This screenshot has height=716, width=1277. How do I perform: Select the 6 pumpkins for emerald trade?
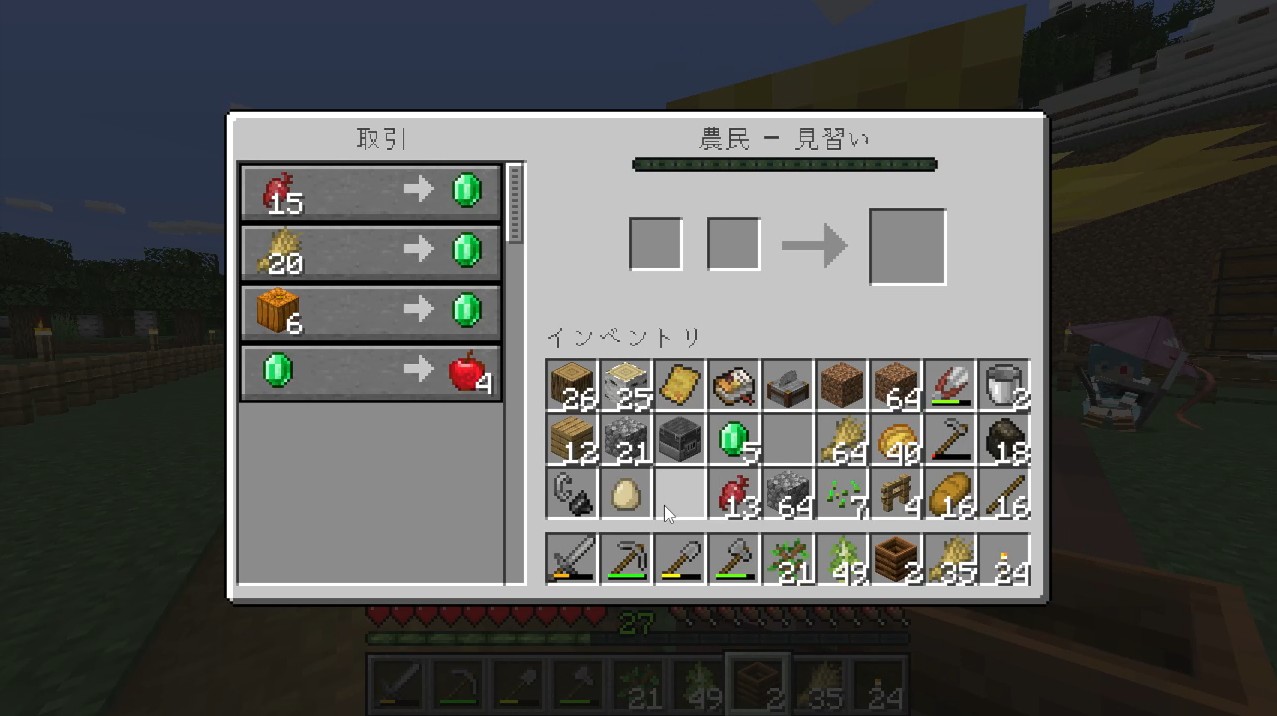[x=370, y=313]
